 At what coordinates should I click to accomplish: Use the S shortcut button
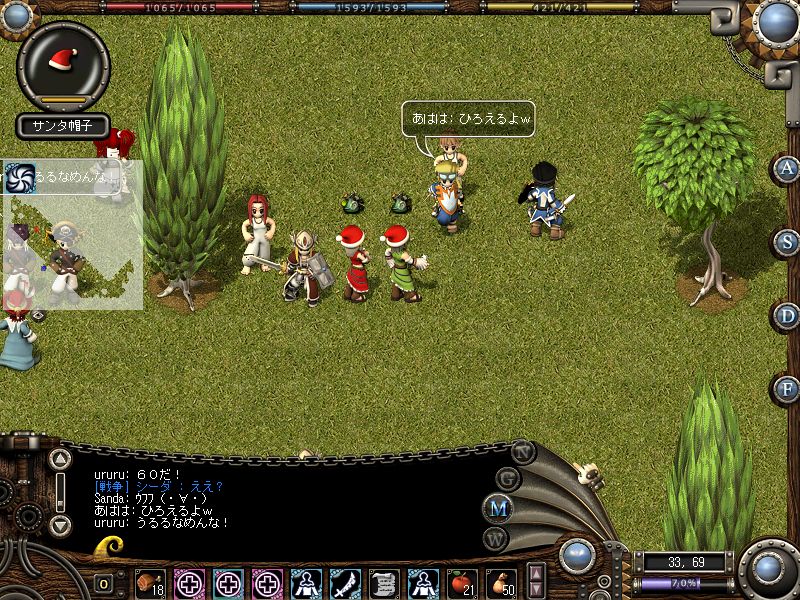pyautogui.click(x=787, y=242)
